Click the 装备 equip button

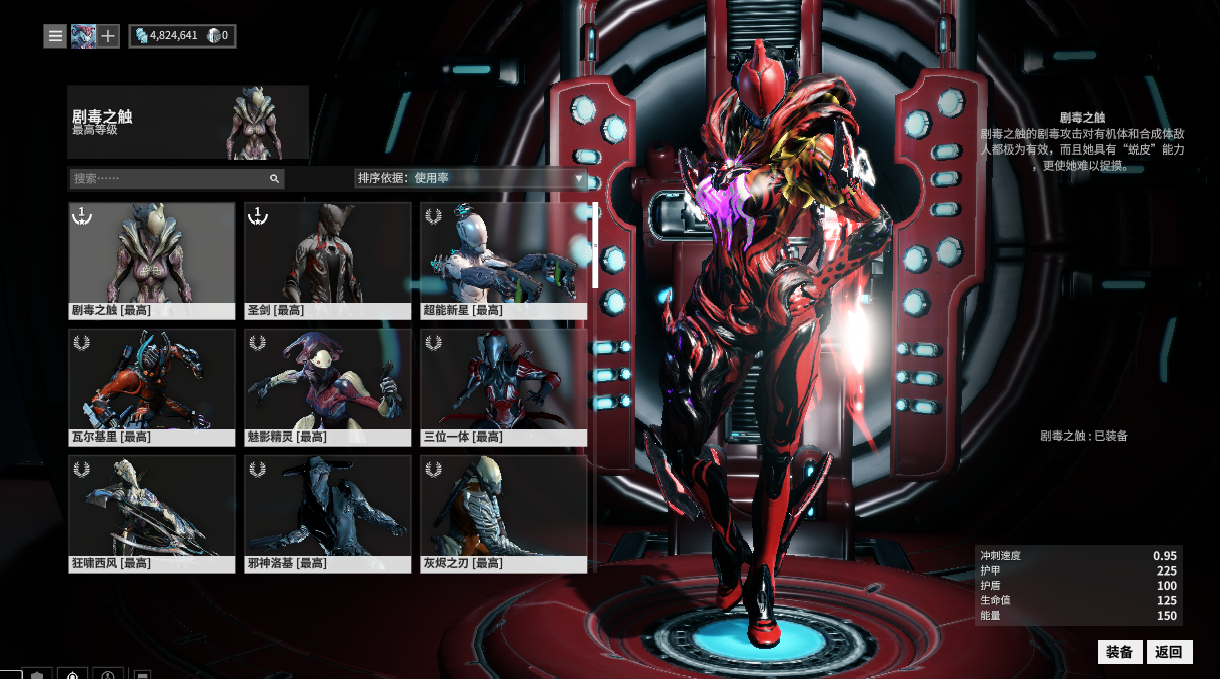click(1120, 652)
